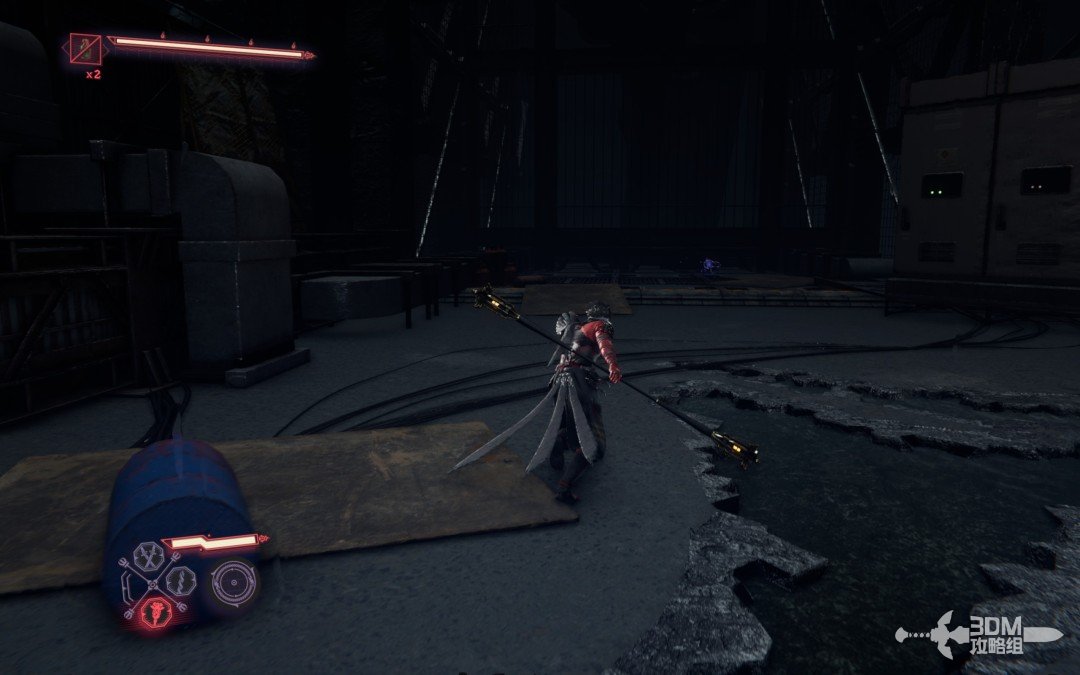Click the circular rune skill dial
1080x675 pixels.
[x=233, y=583]
